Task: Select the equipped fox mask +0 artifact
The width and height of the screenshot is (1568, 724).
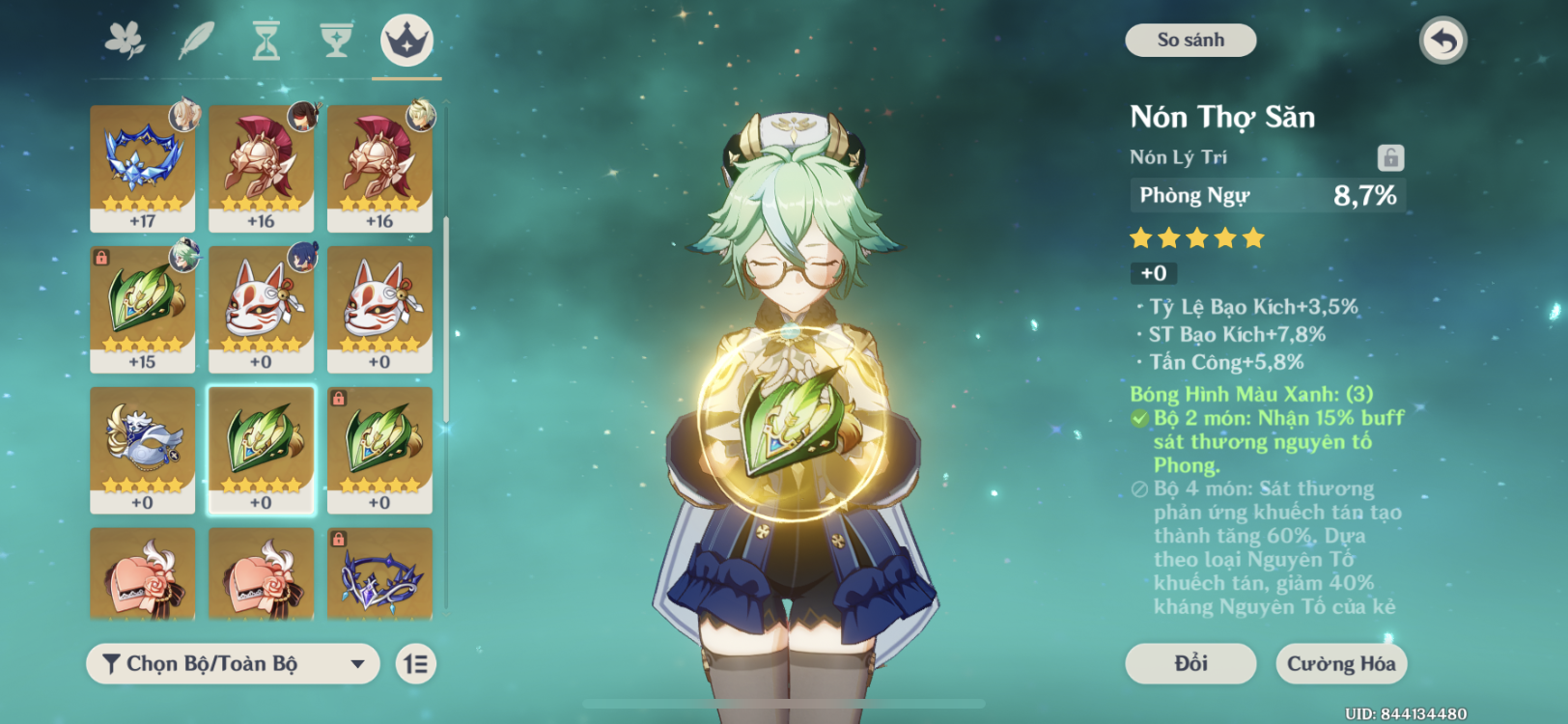Action: (261, 309)
